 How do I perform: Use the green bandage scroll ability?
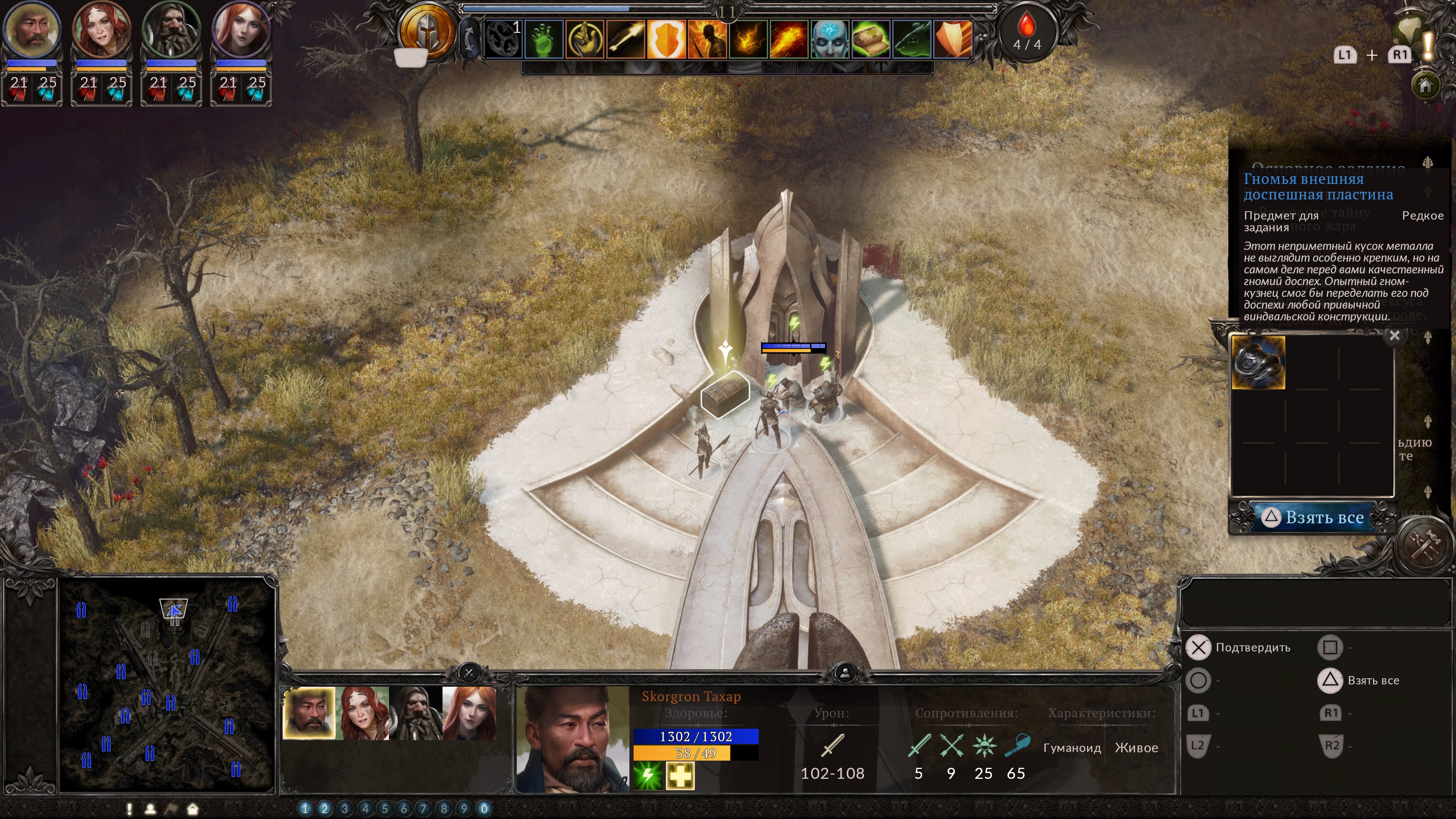871,39
